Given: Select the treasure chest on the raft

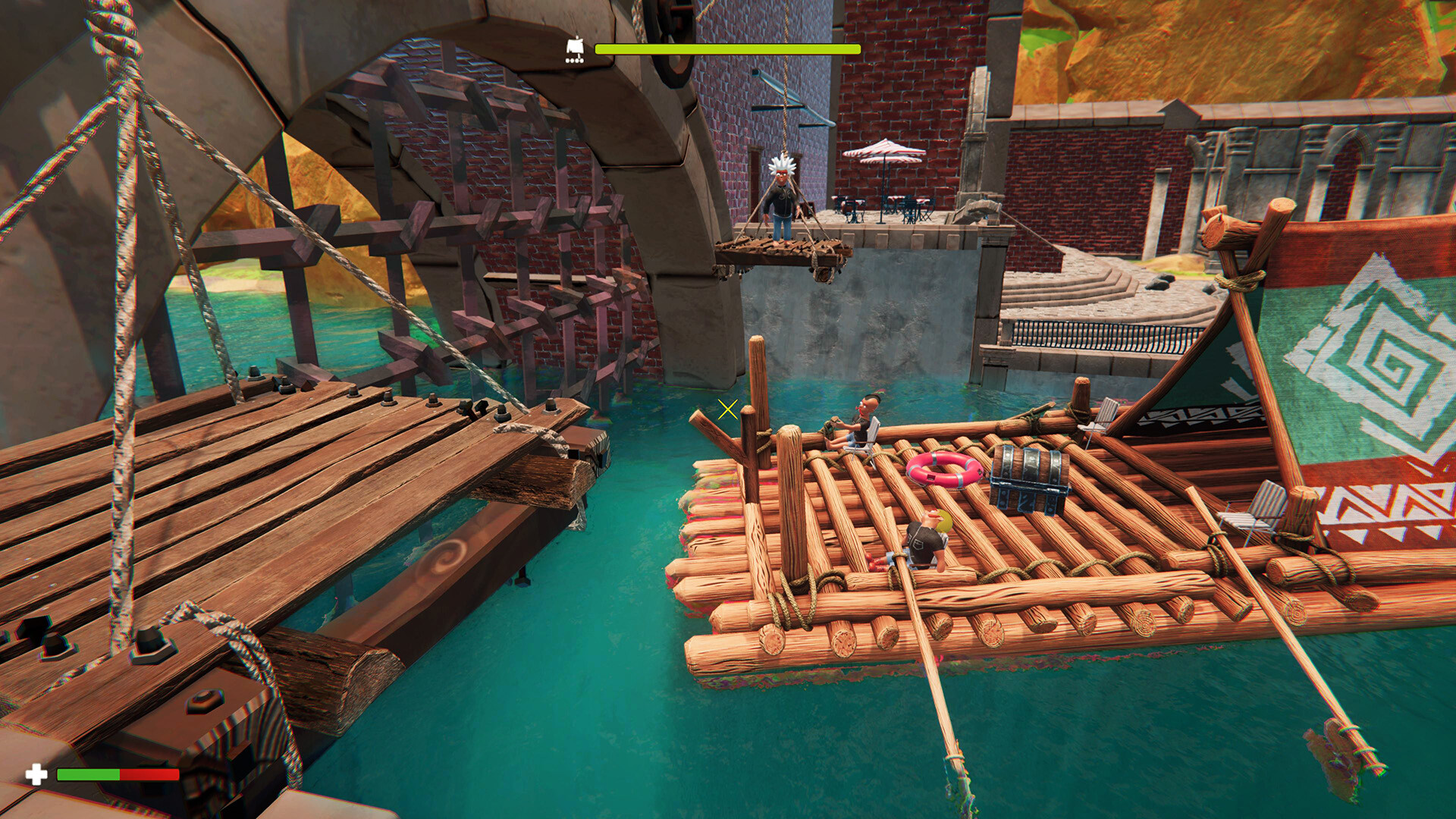Looking at the screenshot, I should coord(1029,479).
